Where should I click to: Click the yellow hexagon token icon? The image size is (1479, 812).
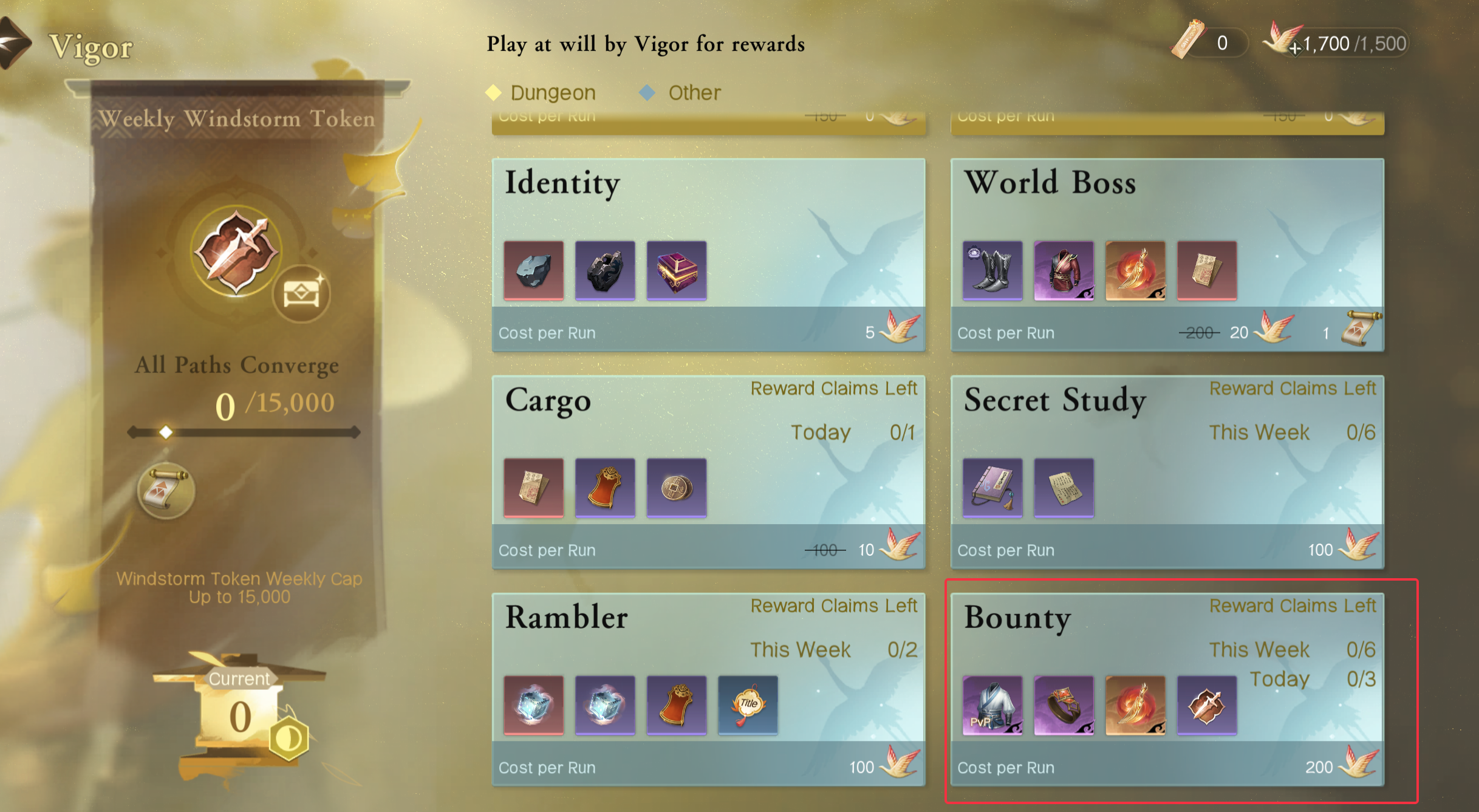click(x=289, y=739)
